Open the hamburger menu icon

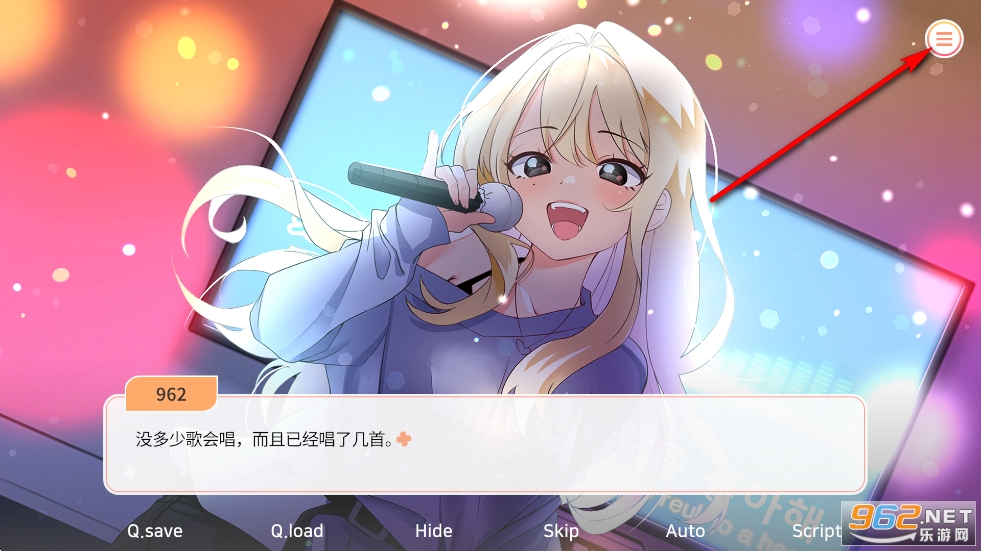(x=944, y=39)
